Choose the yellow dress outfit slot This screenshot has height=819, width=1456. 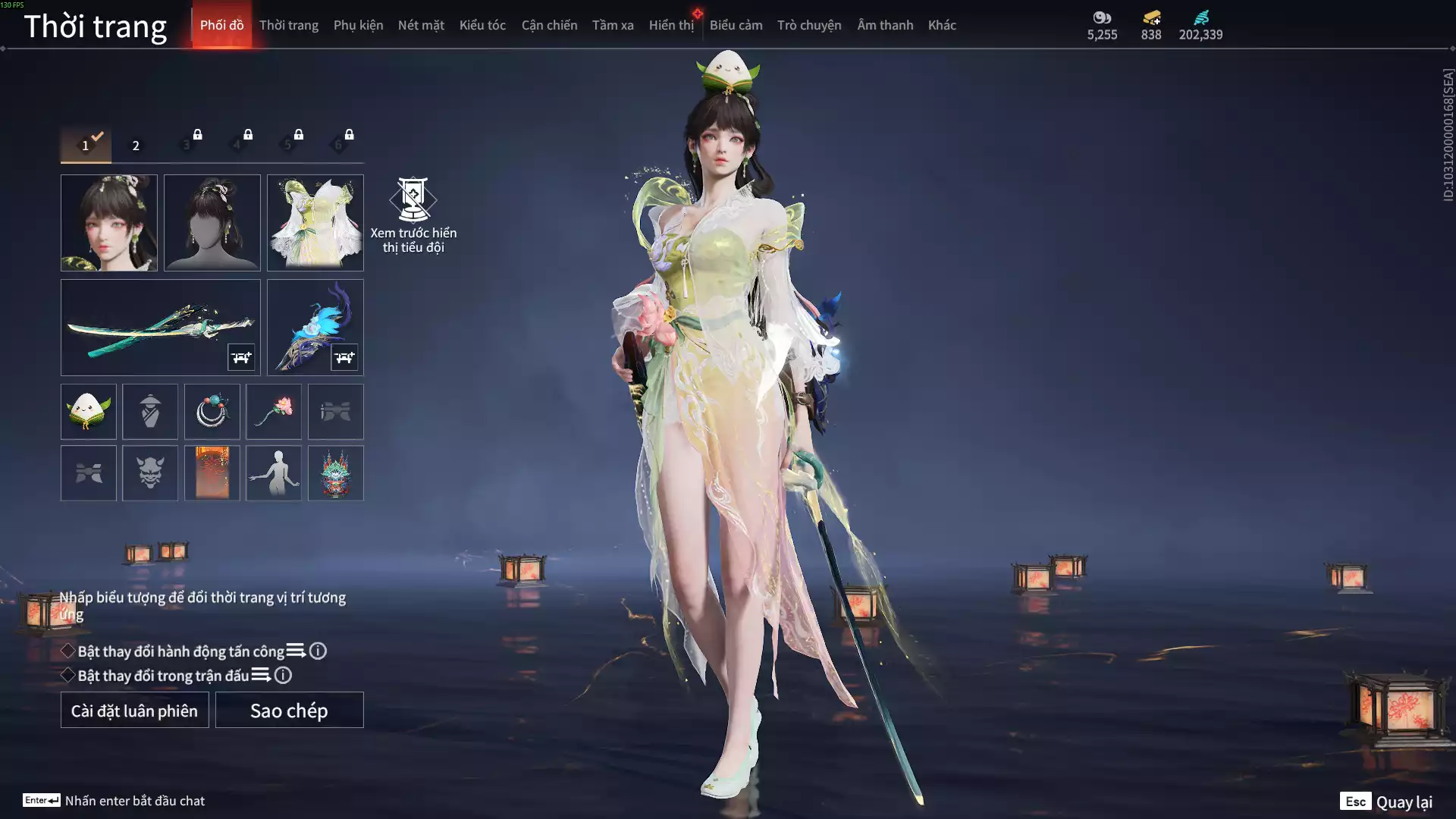coord(315,223)
